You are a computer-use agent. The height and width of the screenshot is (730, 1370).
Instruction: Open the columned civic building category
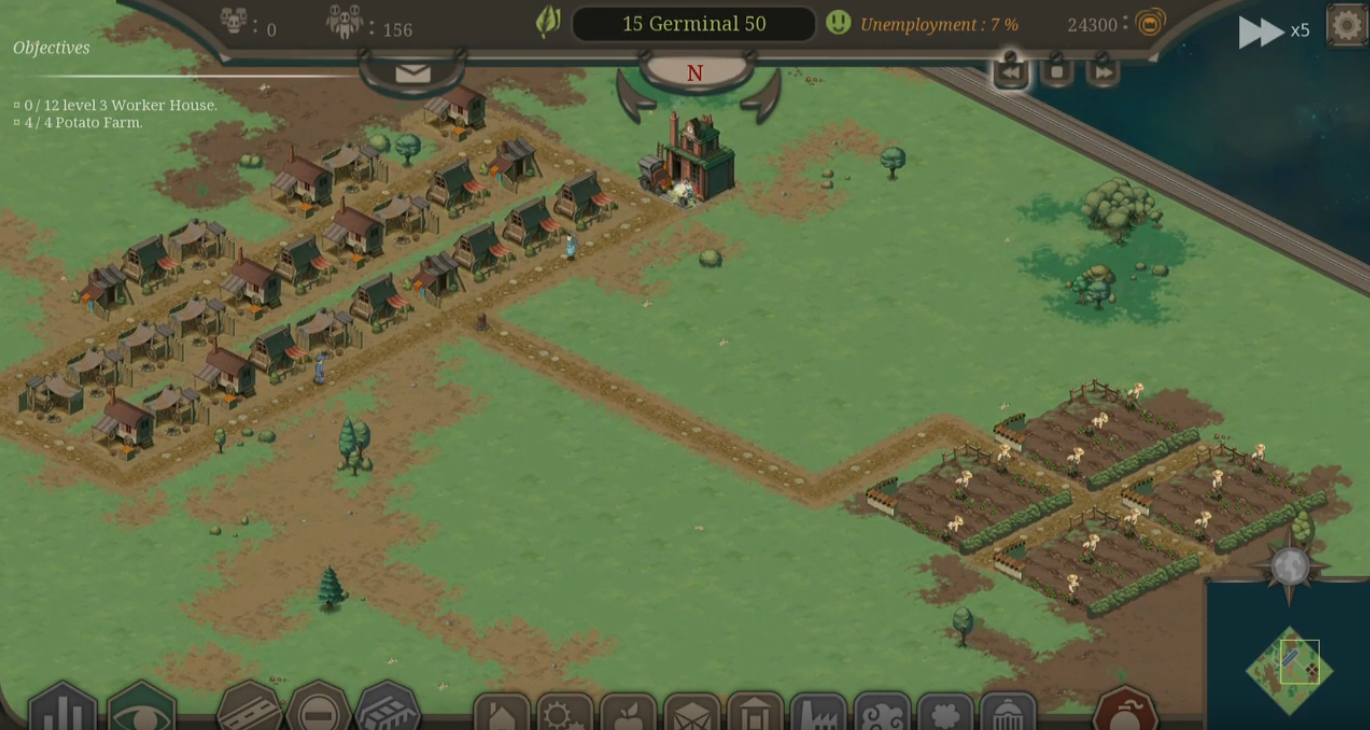click(x=755, y=714)
